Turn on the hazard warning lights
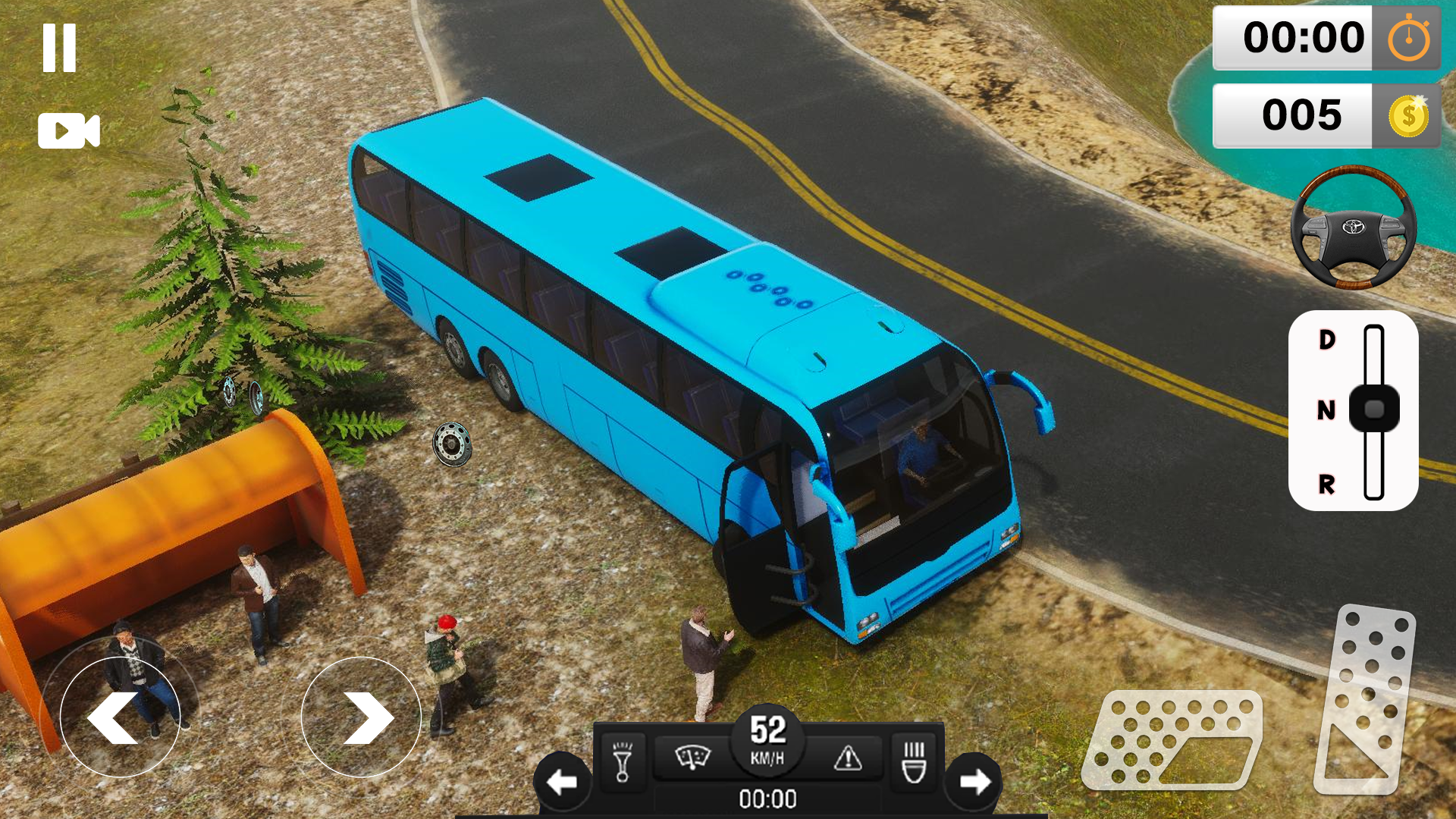Viewport: 1456px width, 819px height. click(x=847, y=758)
